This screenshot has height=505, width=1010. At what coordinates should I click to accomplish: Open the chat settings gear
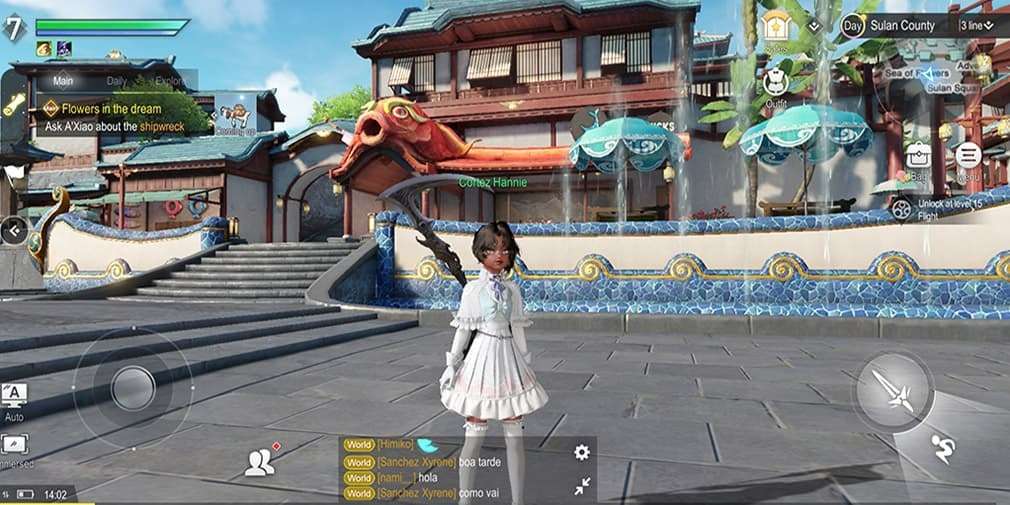coord(581,452)
